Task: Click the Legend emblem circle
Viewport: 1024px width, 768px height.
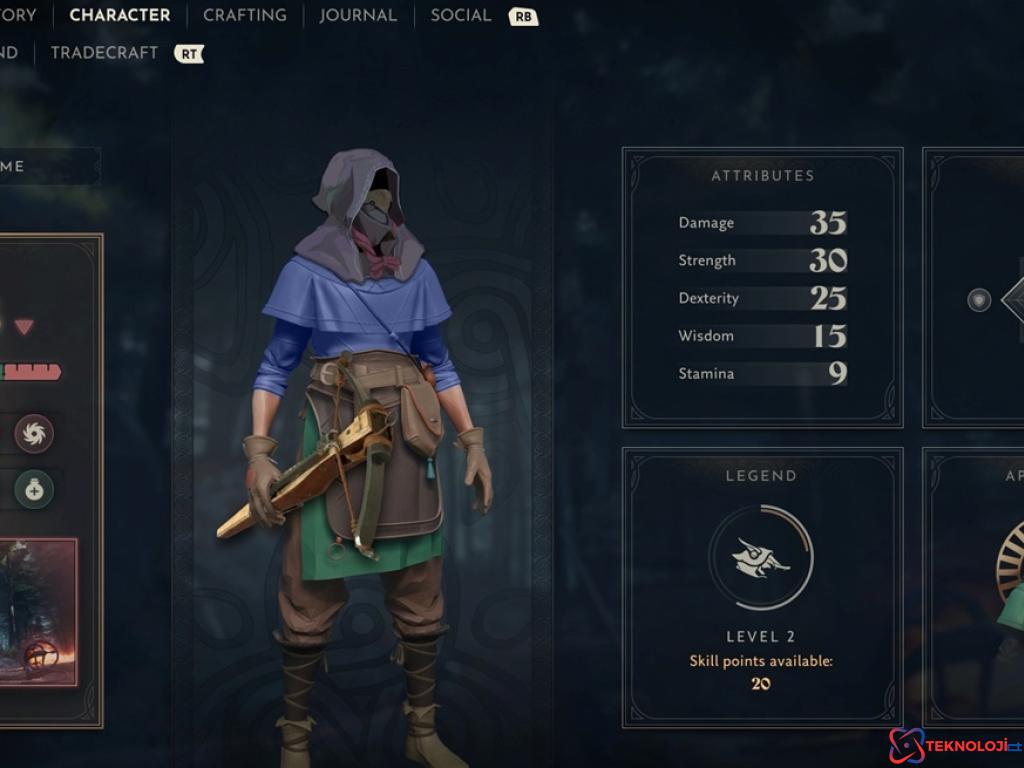Action: 761,557
